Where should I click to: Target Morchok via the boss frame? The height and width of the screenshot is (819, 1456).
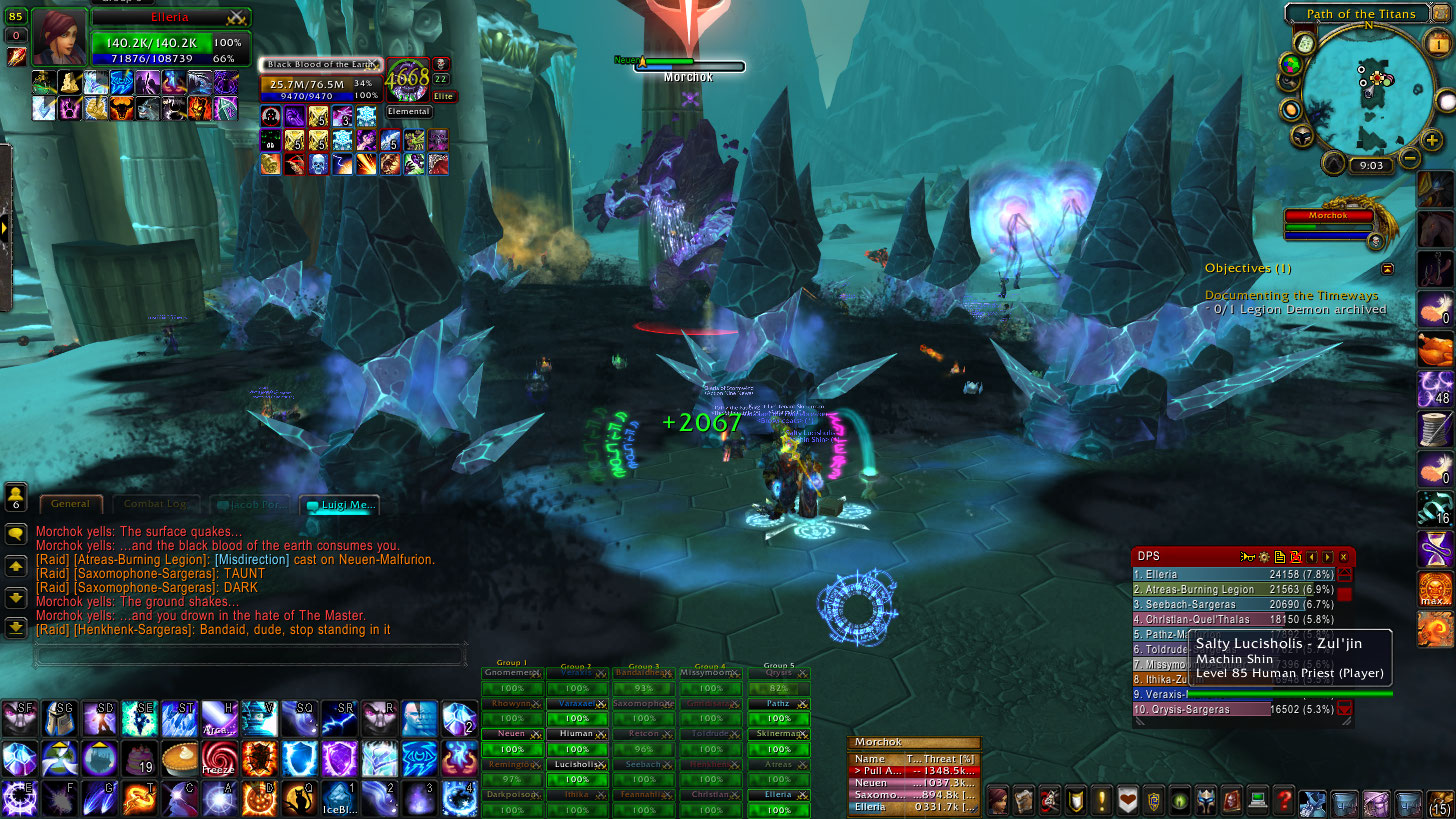coord(1328,216)
